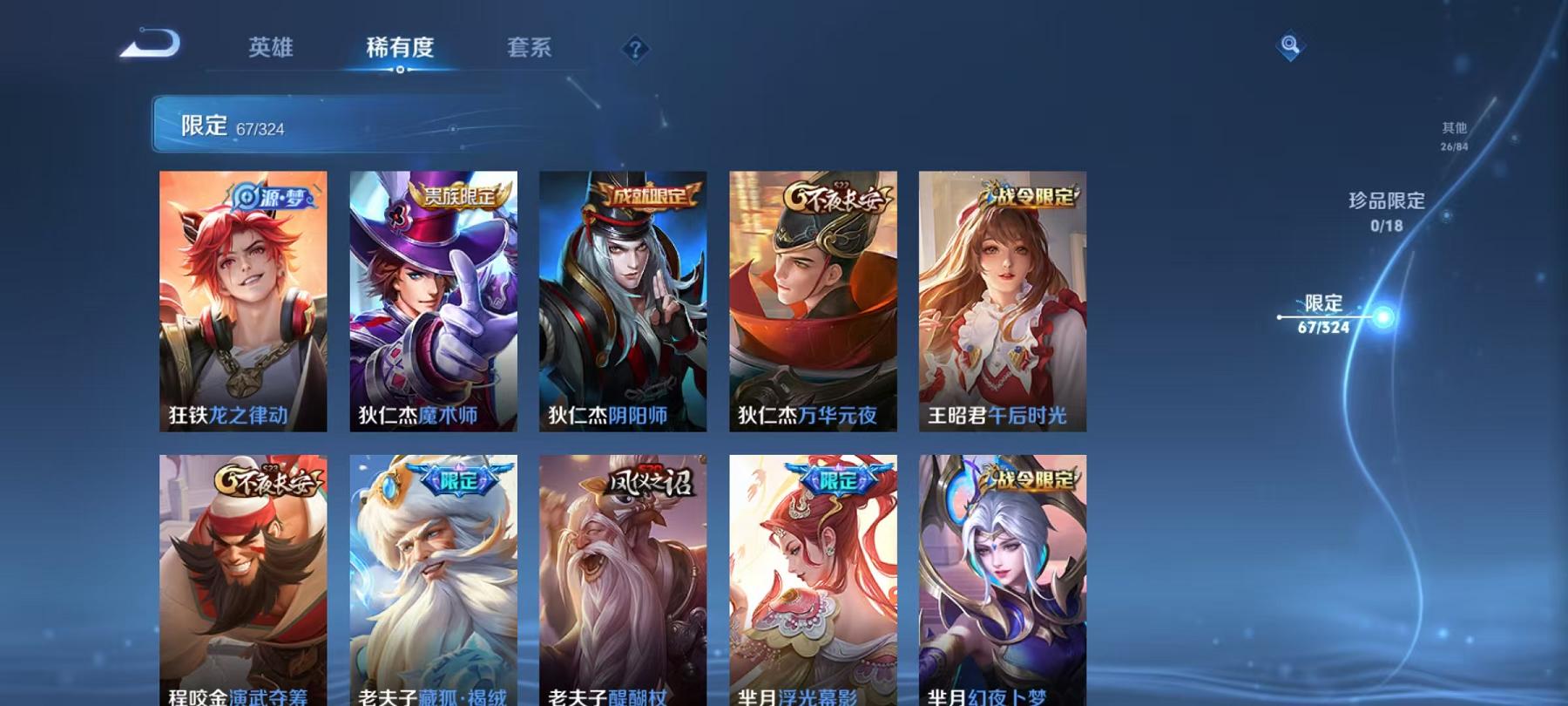Click the help question mark icon

point(637,50)
